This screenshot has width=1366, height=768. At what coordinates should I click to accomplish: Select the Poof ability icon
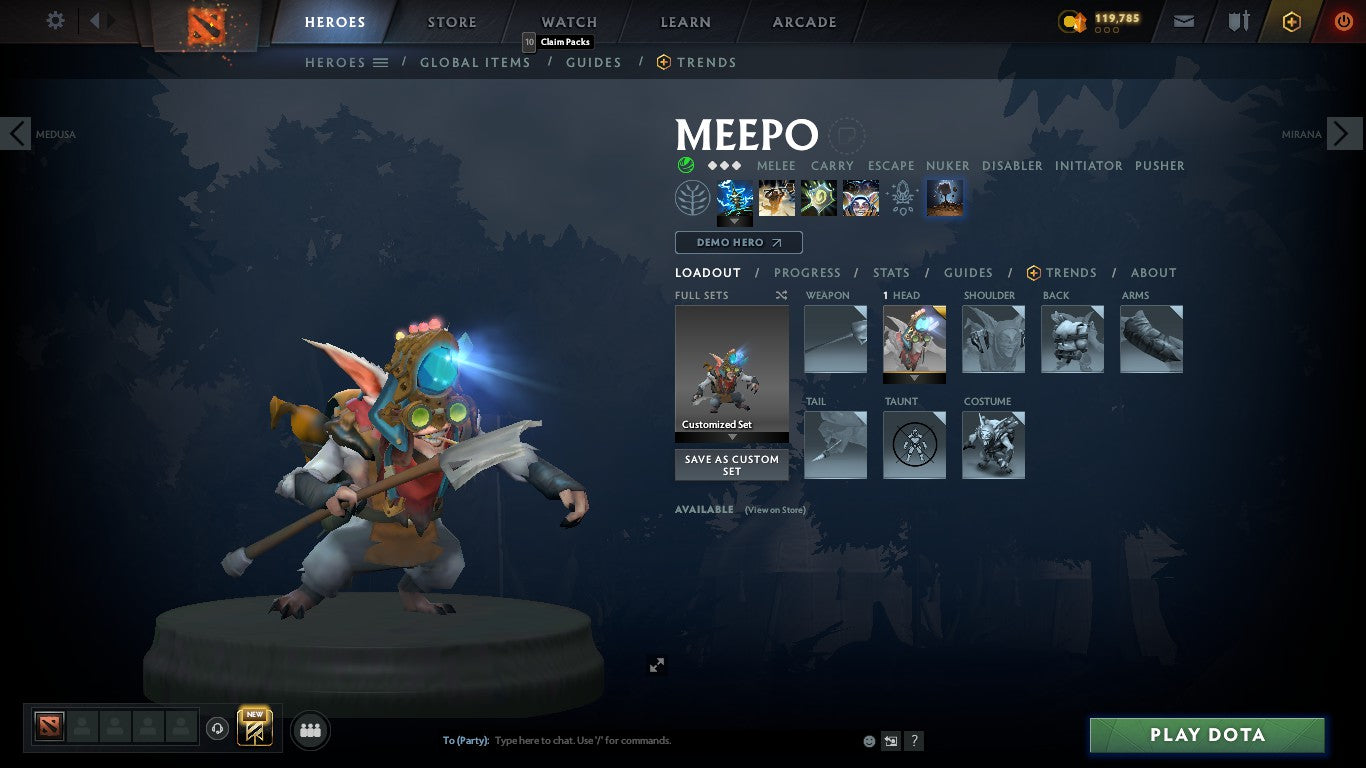point(776,197)
